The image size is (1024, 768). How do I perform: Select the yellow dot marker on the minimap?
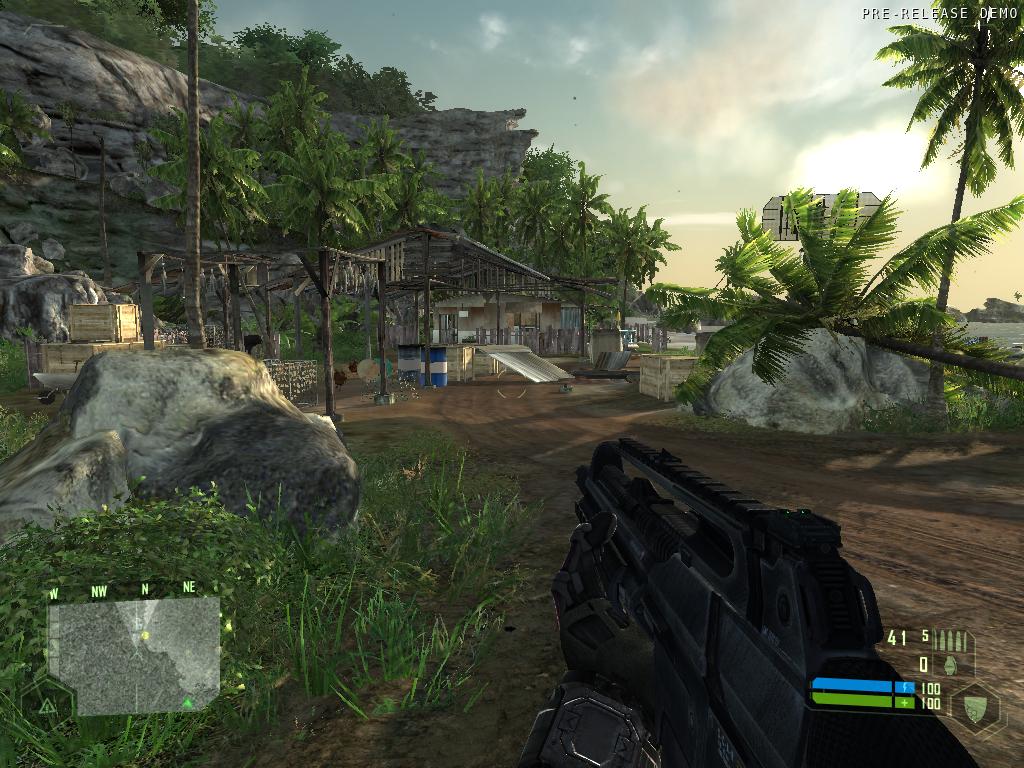145,635
